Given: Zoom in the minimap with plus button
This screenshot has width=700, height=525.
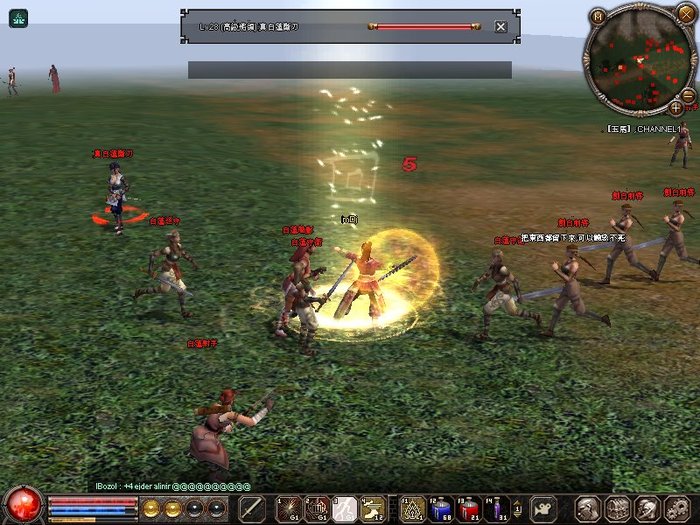Looking at the screenshot, I should point(677,107).
